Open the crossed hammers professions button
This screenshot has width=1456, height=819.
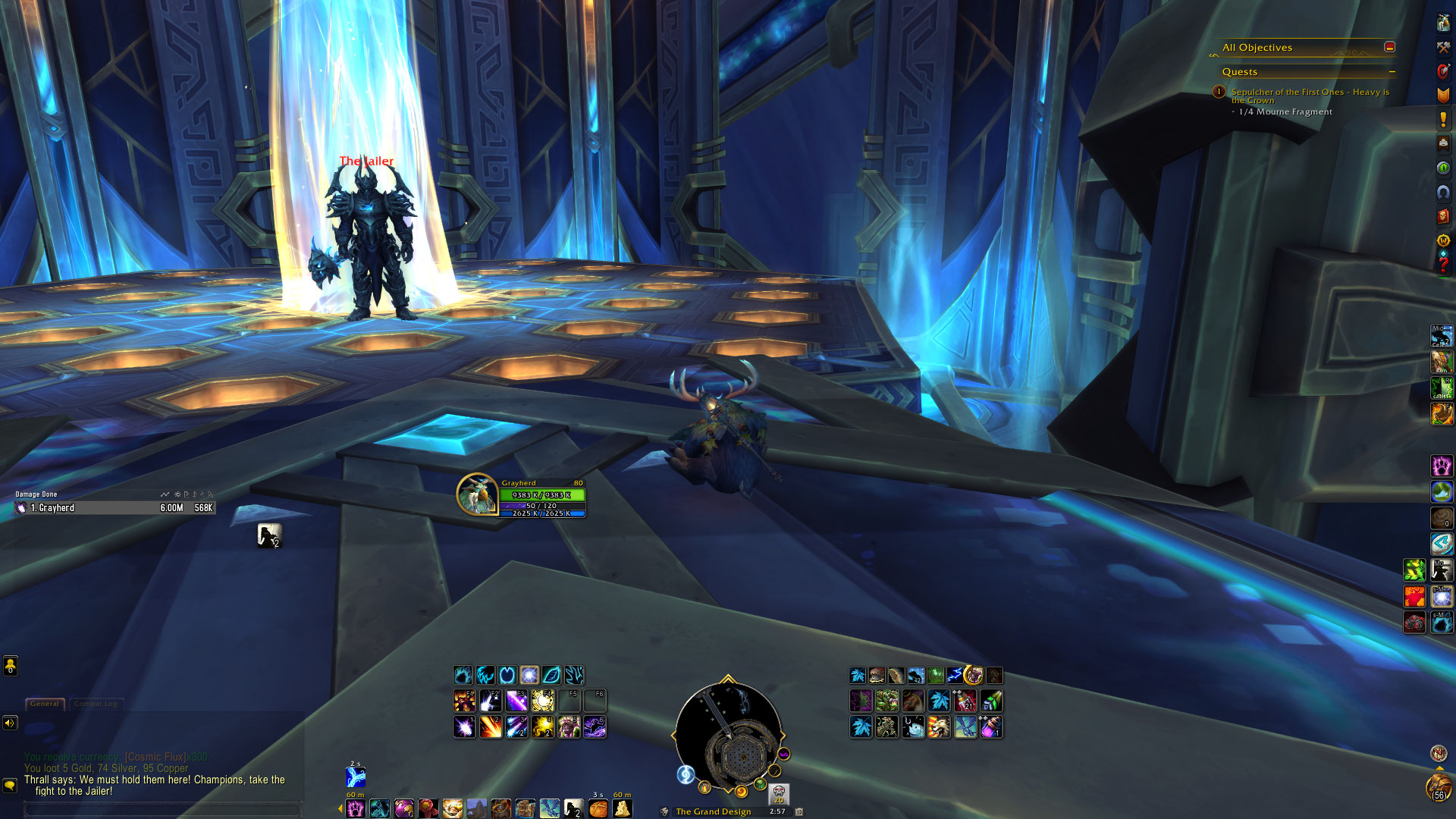point(1443,47)
